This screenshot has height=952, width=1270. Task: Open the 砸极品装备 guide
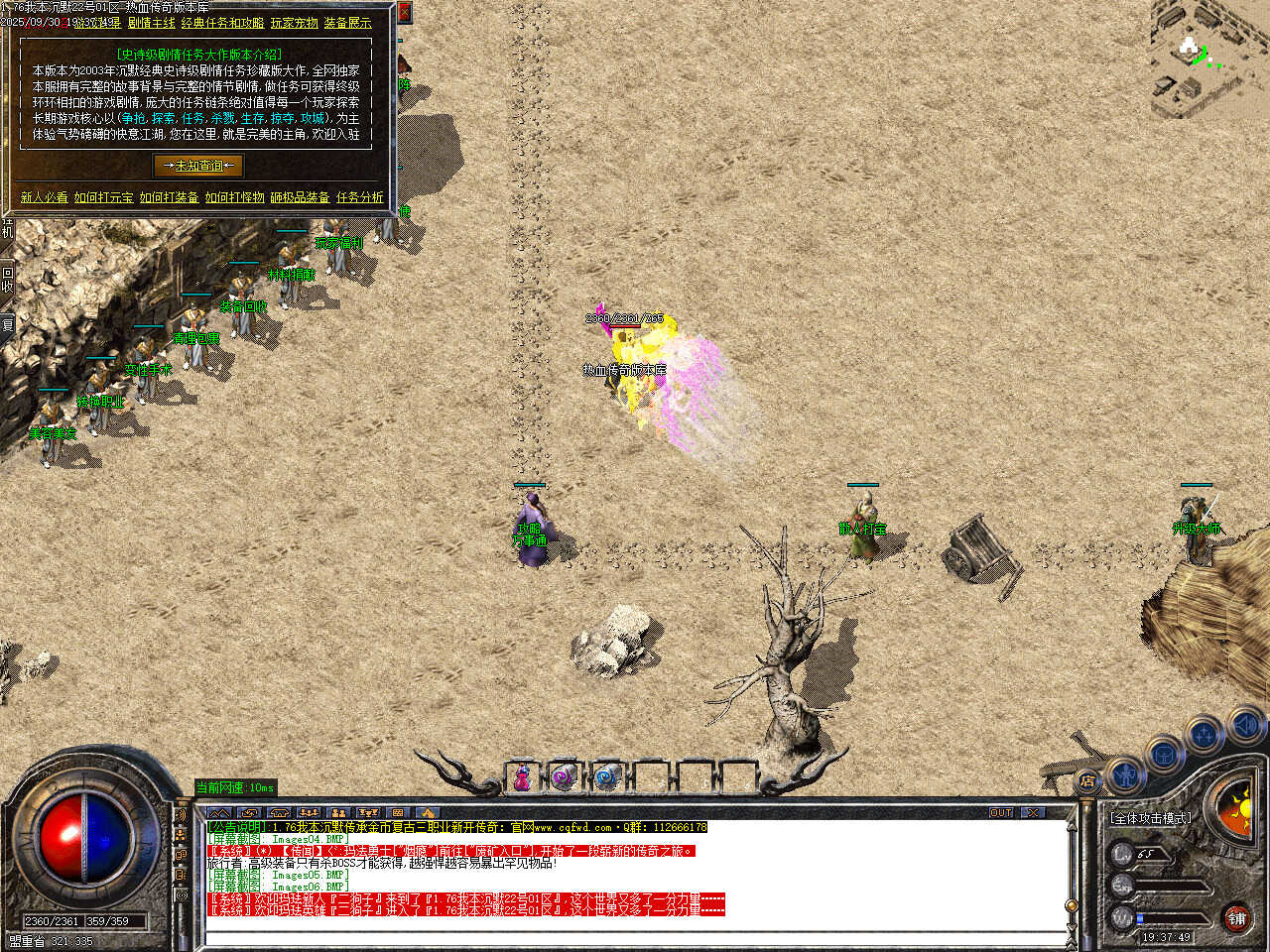tap(301, 197)
